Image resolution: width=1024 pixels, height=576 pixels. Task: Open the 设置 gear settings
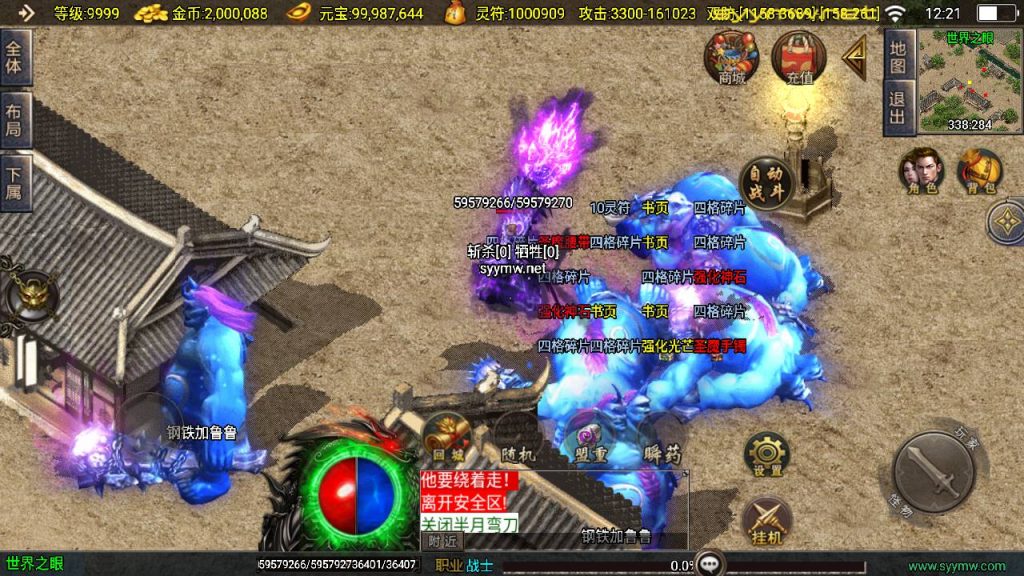[x=767, y=455]
